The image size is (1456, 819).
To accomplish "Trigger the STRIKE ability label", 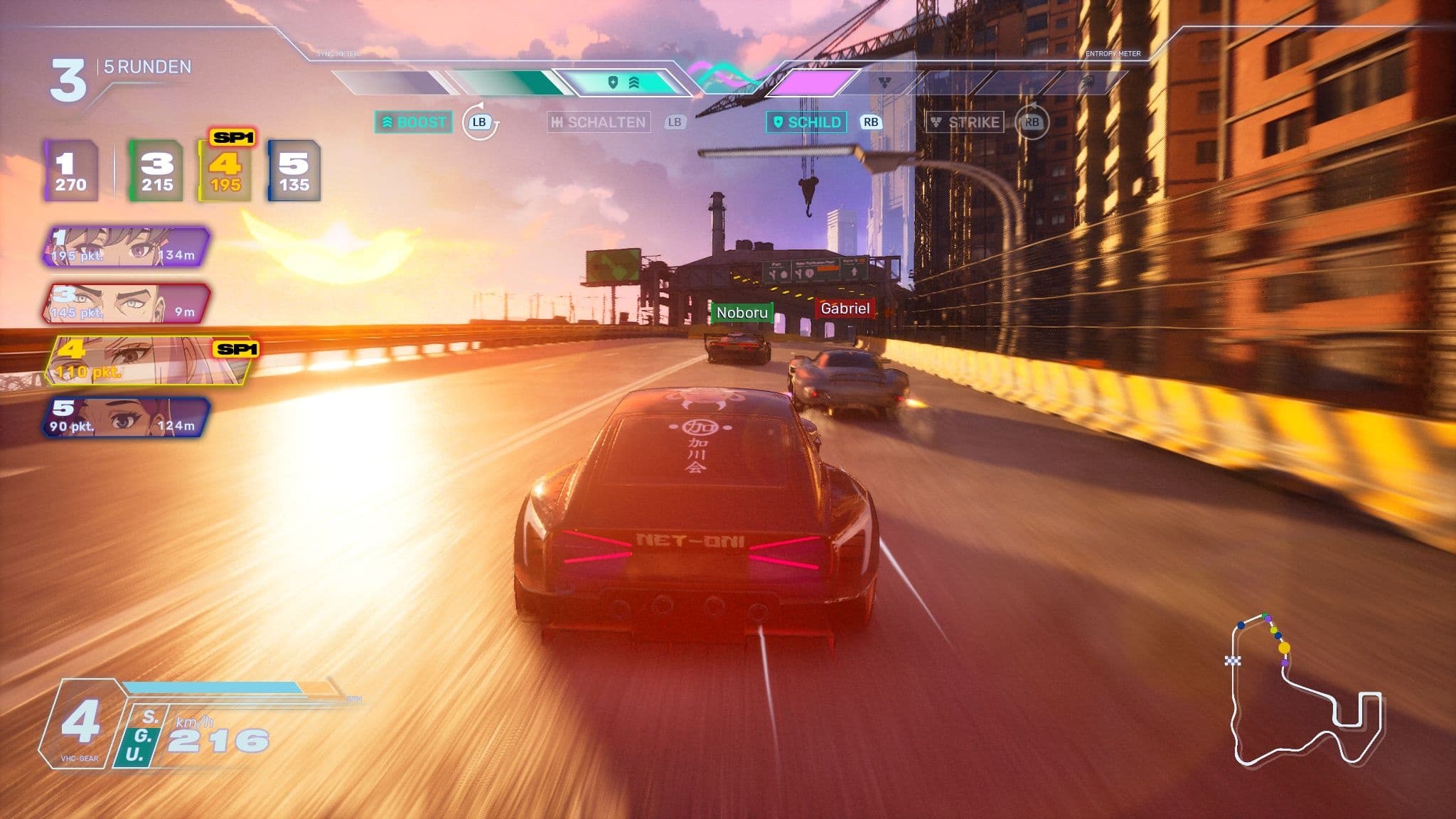I will 965,122.
